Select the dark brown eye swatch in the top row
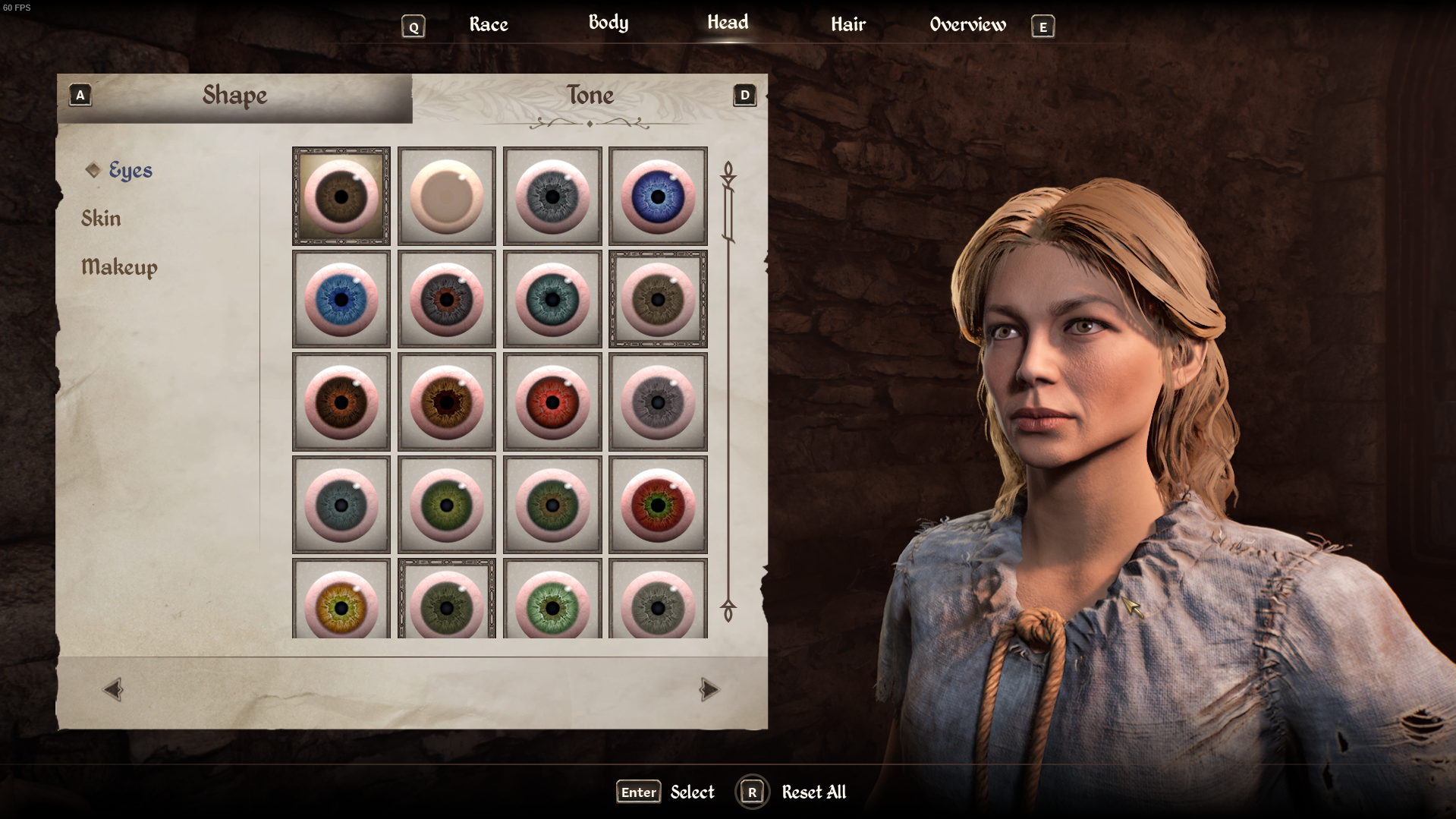This screenshot has height=819, width=1456. tap(341, 197)
